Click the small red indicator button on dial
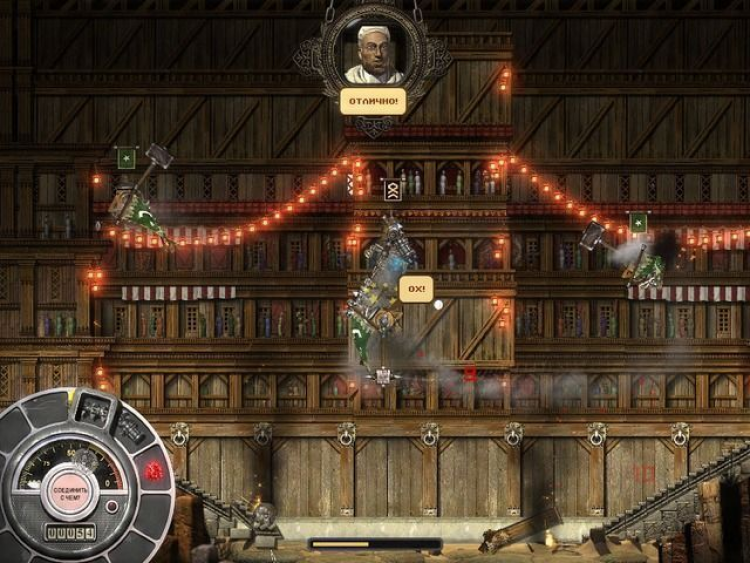The width and height of the screenshot is (750, 563). (112, 507)
